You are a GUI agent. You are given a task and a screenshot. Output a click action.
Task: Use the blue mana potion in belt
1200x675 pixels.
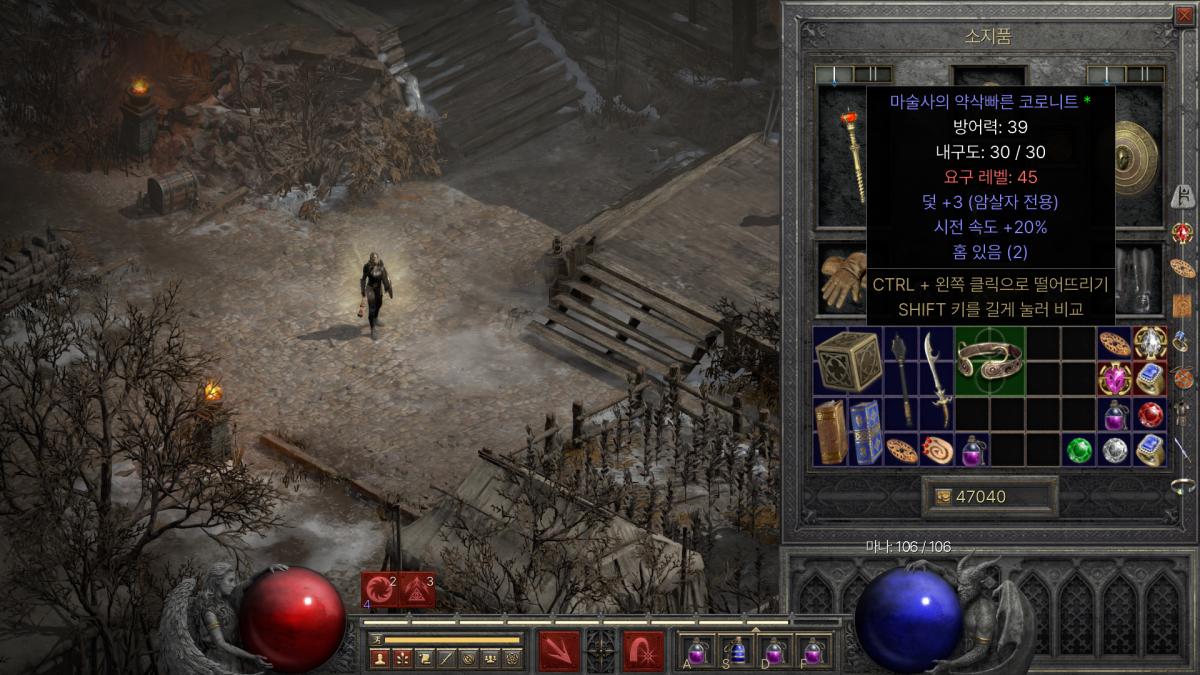(738, 651)
